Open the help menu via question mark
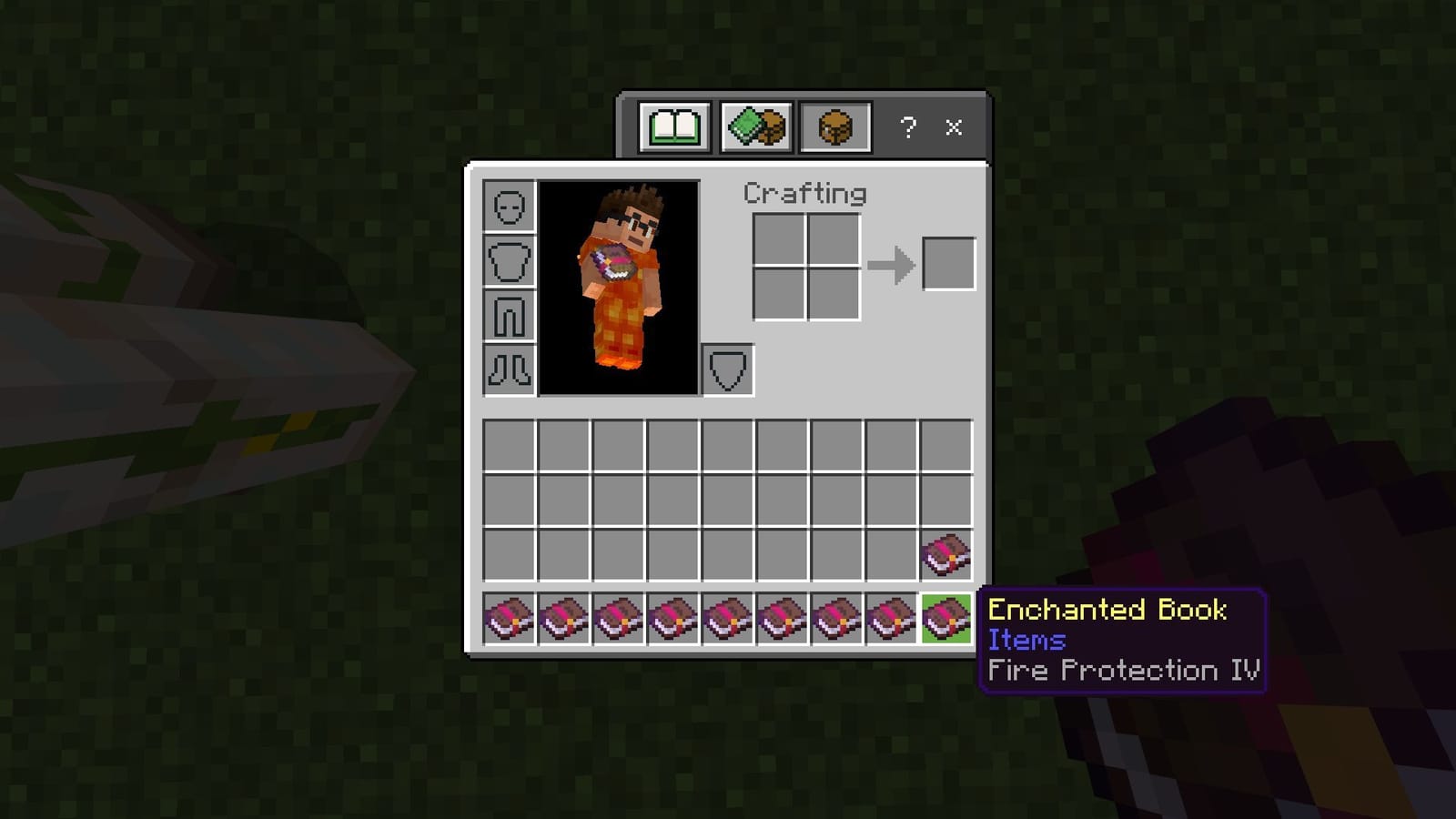The width and height of the screenshot is (1456, 819). pyautogui.click(x=906, y=127)
